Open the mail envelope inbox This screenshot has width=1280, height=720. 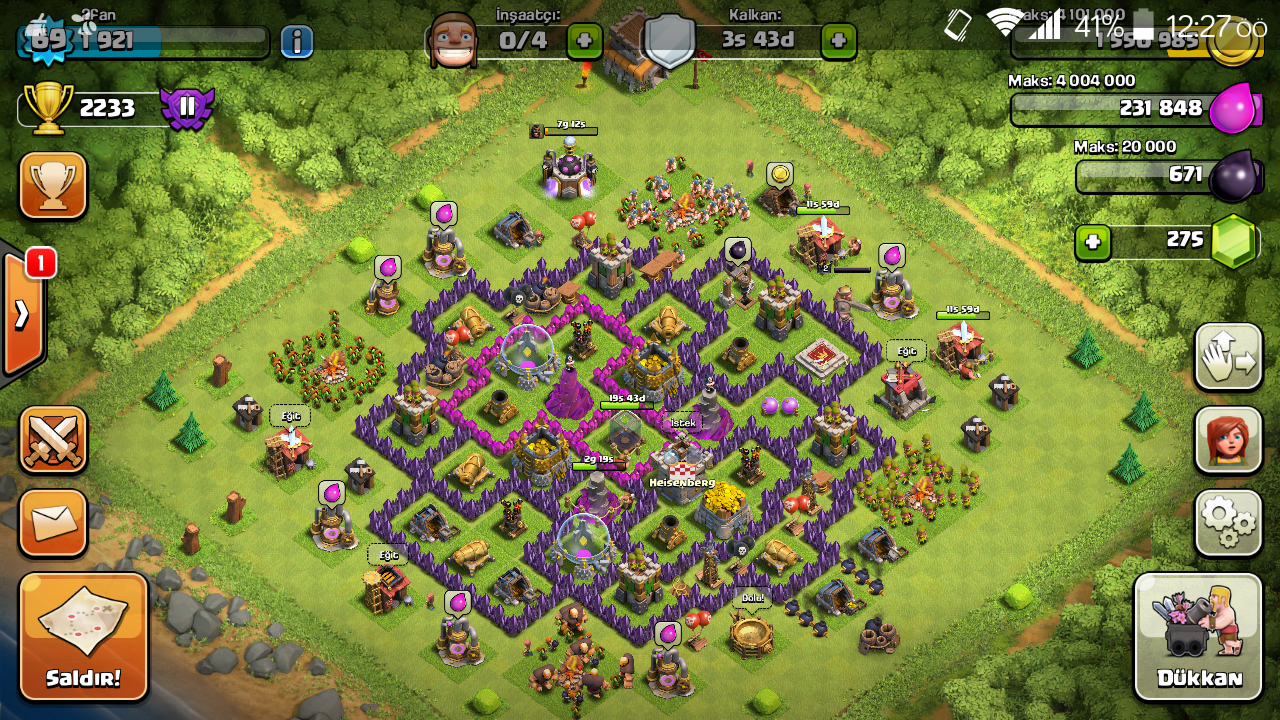(x=53, y=522)
